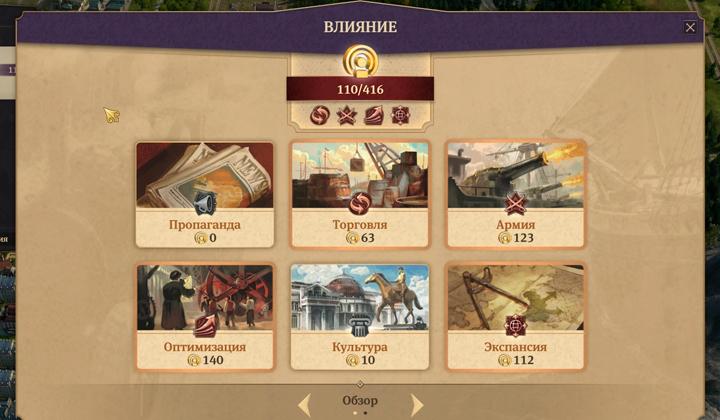720x420 pixels.
Task: Select the Культура card with statue
Action: point(360,316)
